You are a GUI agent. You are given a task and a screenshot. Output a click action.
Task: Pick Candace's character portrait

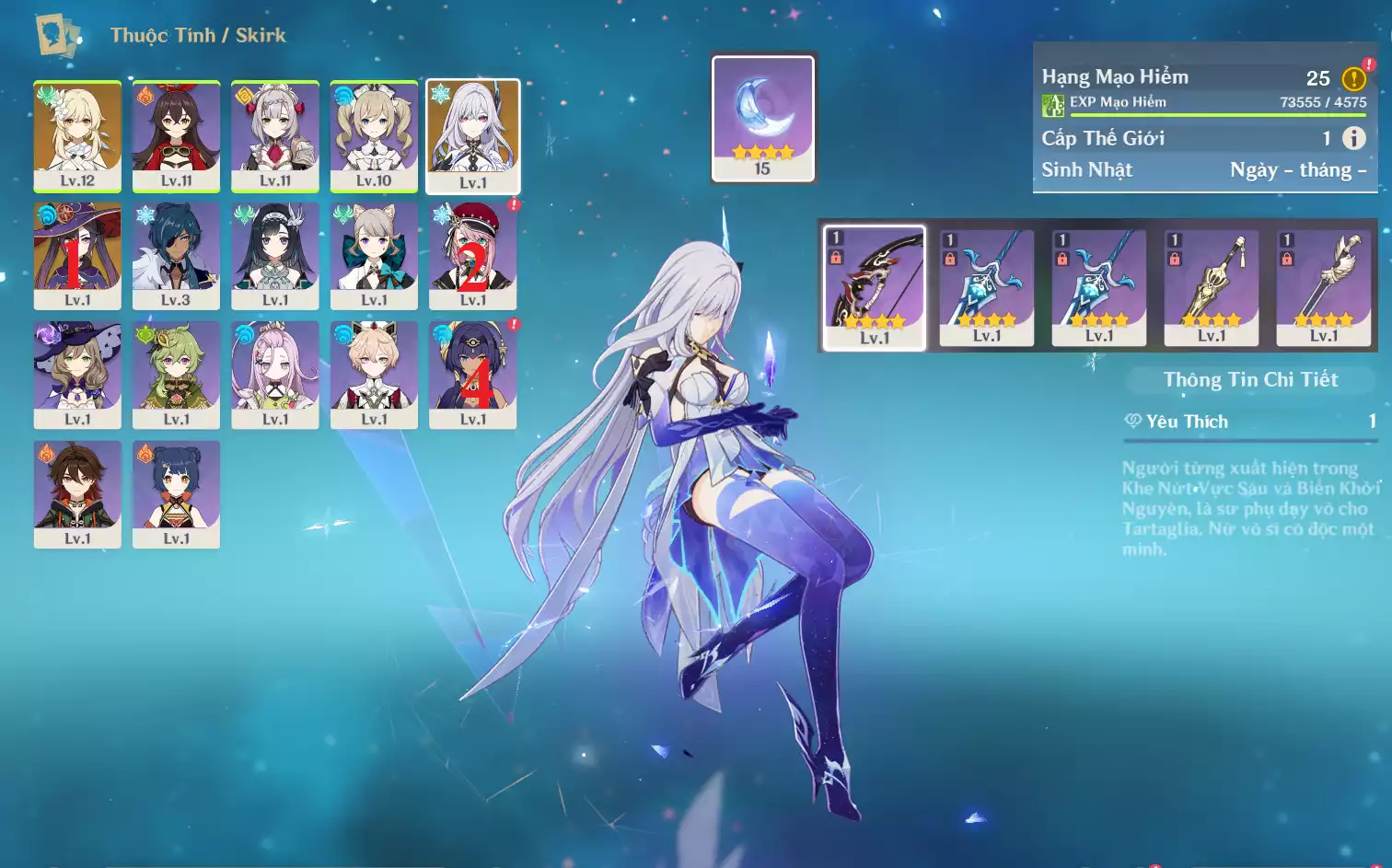coord(473,374)
